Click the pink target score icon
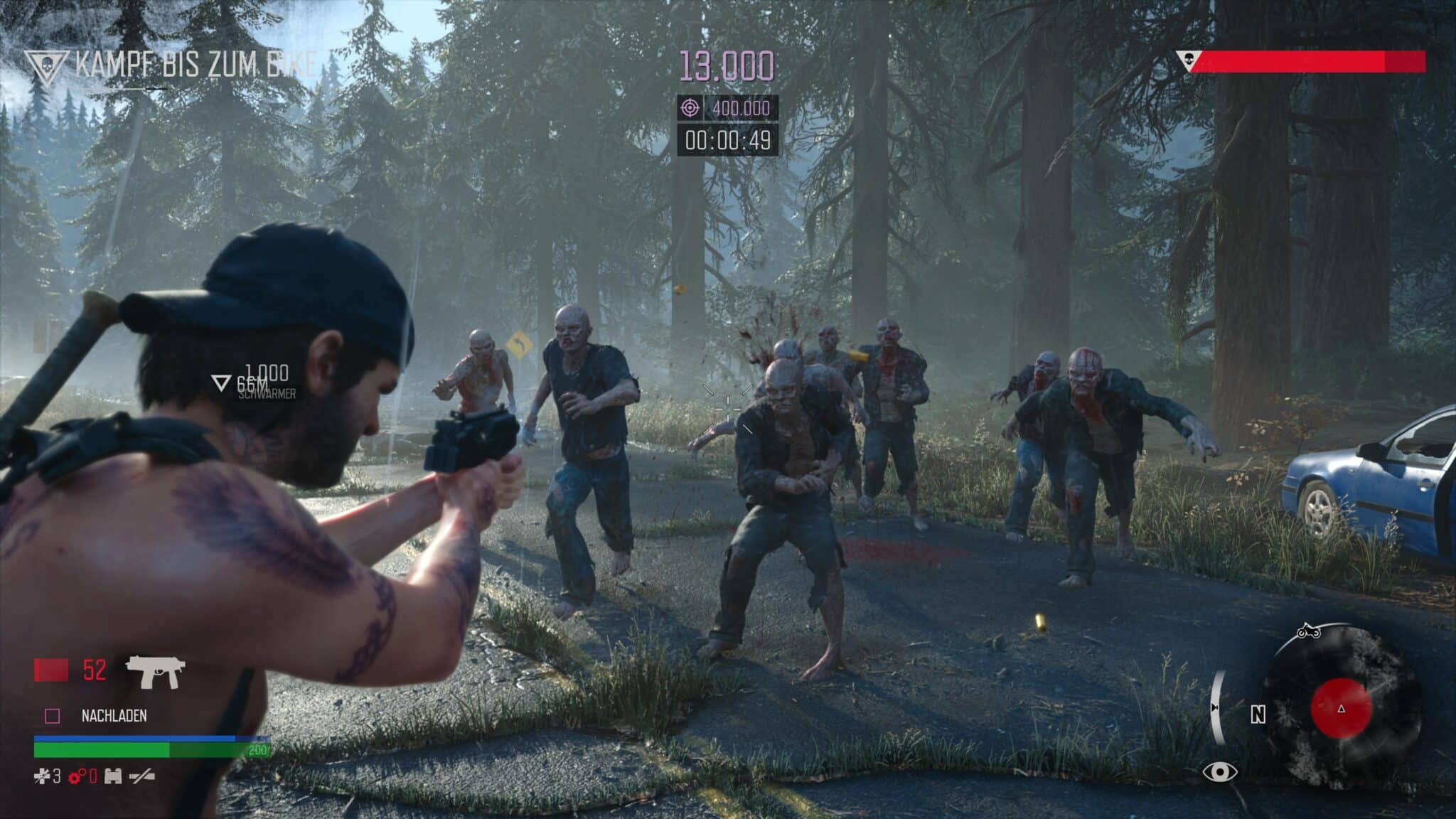Image resolution: width=1456 pixels, height=819 pixels. 689,108
